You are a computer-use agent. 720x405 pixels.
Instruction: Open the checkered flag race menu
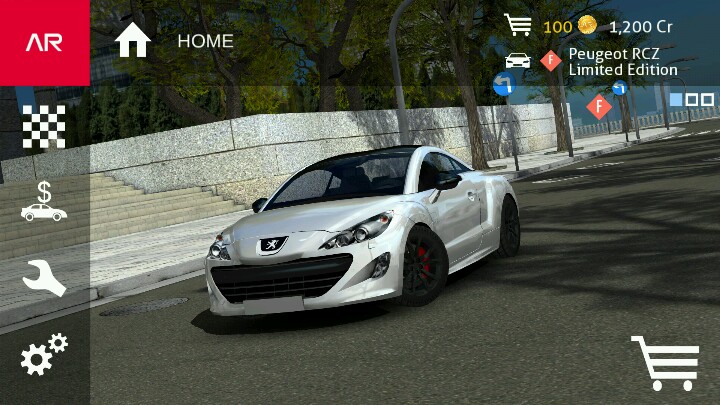click(44, 126)
